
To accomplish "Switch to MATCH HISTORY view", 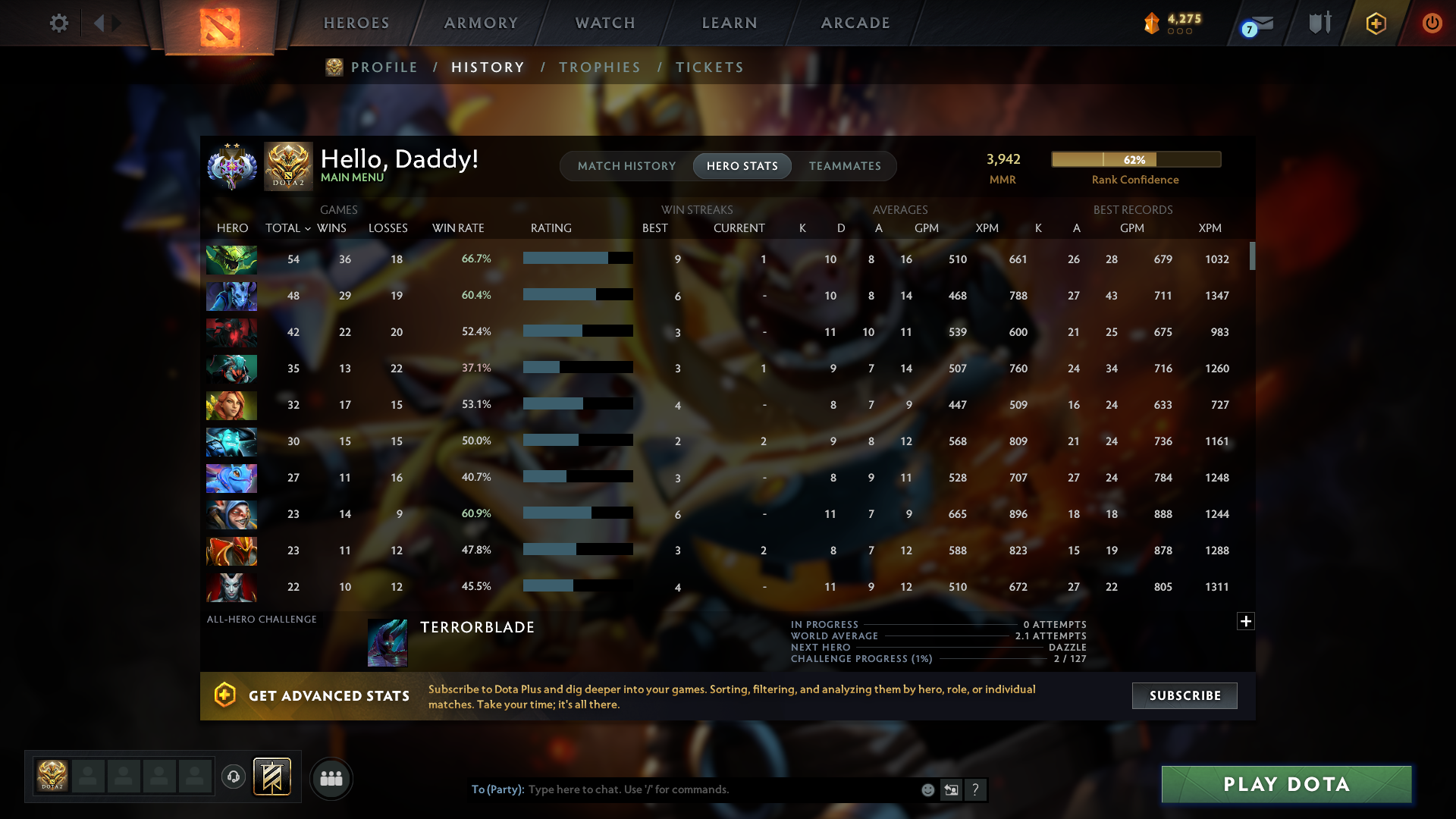I will (x=626, y=165).
